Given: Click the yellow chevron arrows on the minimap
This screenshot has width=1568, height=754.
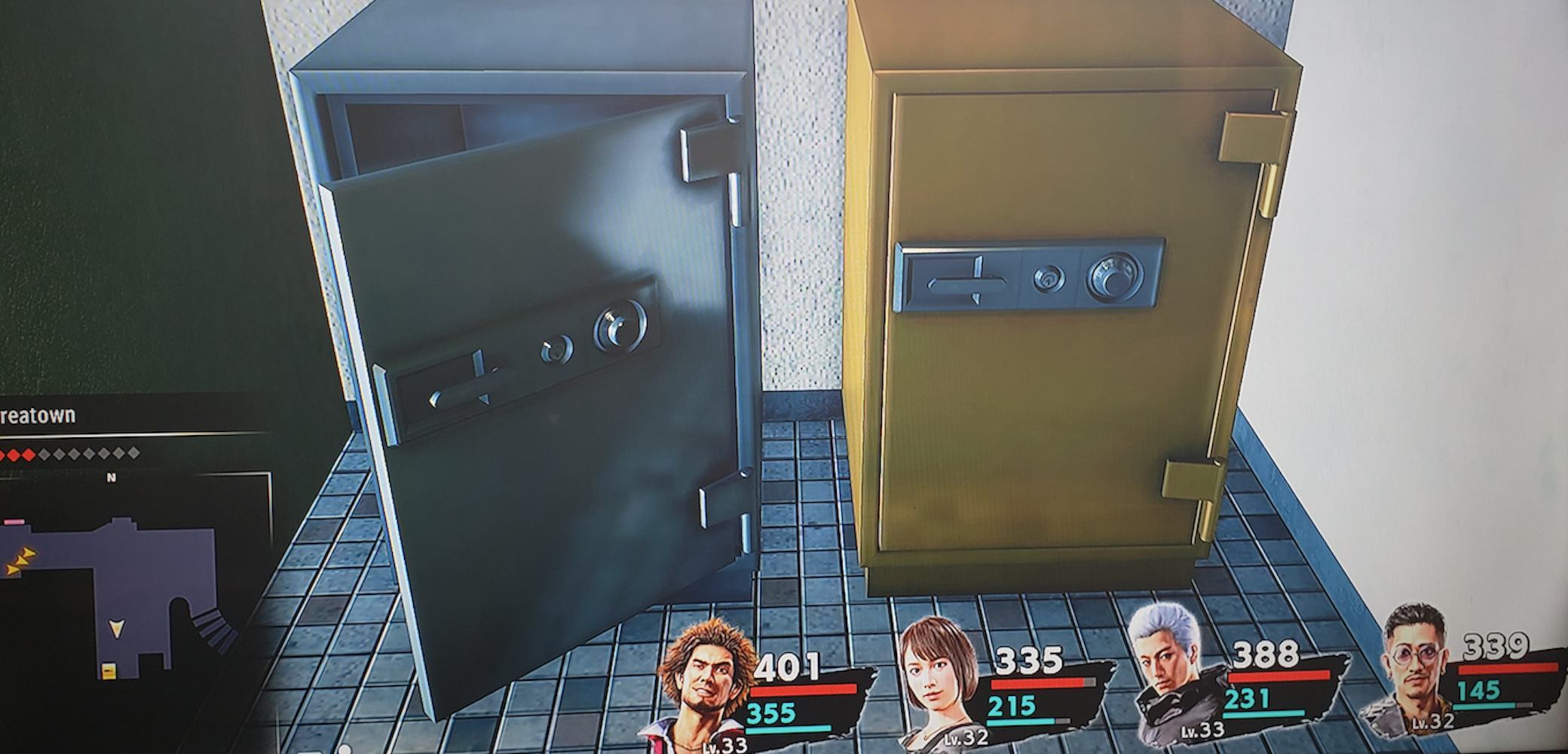Looking at the screenshot, I should pos(20,559).
